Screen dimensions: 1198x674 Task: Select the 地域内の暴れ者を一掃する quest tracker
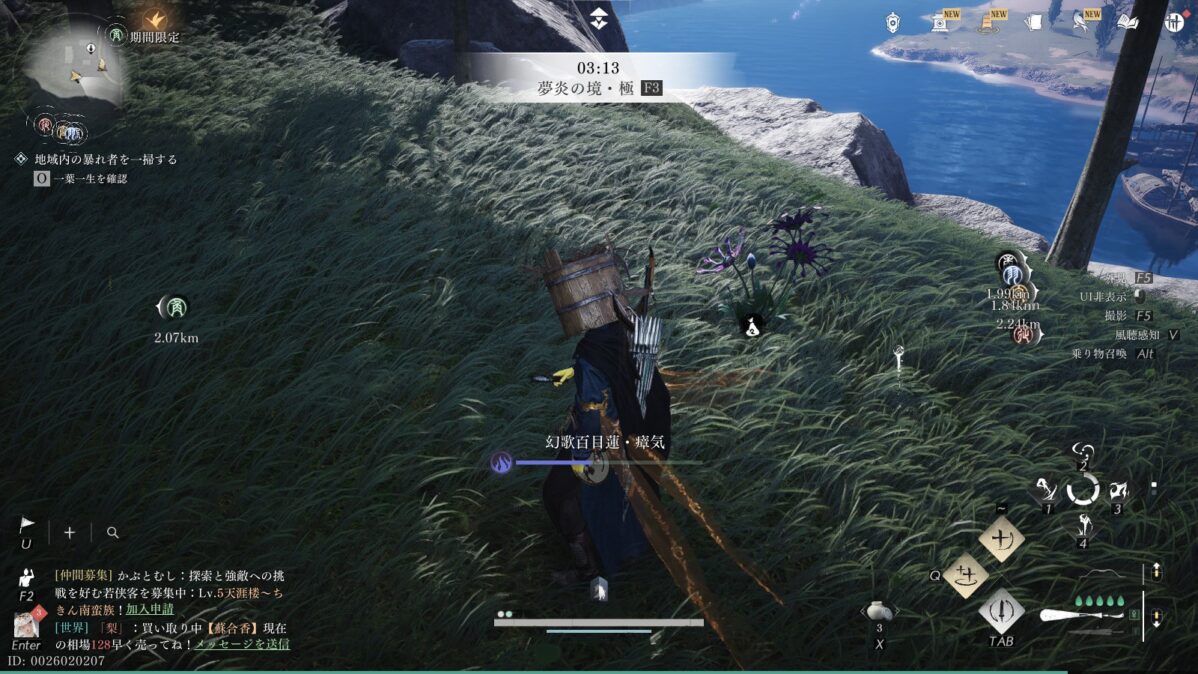pyautogui.click(x=105, y=159)
